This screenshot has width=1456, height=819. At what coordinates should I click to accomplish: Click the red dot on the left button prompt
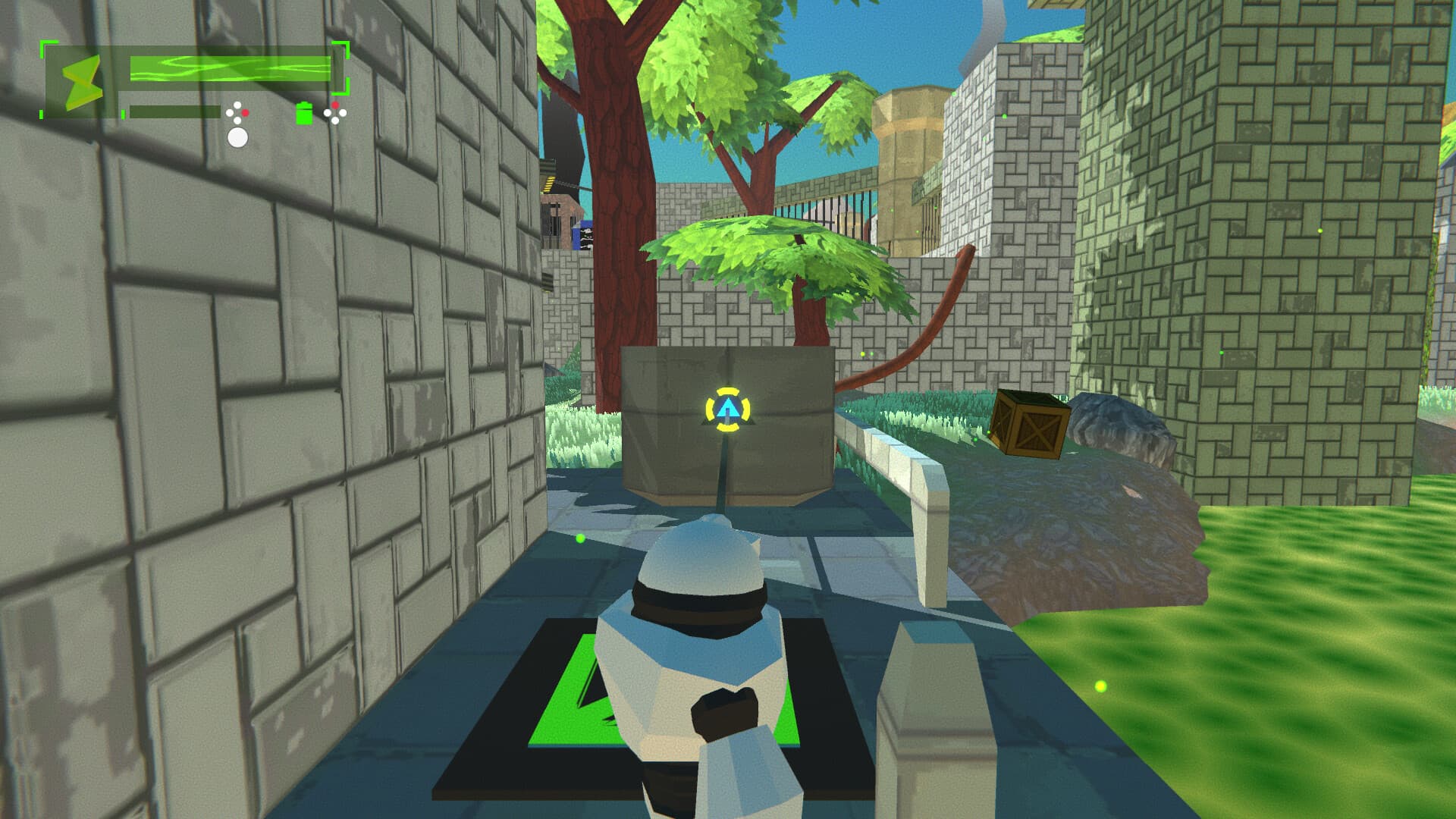pyautogui.click(x=246, y=114)
